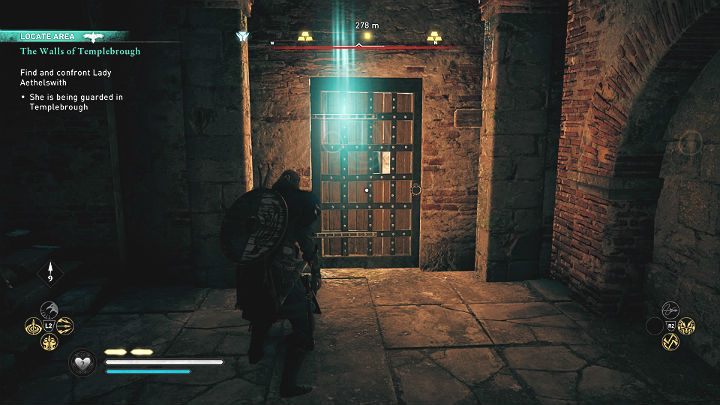Image resolution: width=720 pixels, height=405 pixels.
Task: Trigger the gold horned melee ability beside R2
Action: (x=687, y=326)
